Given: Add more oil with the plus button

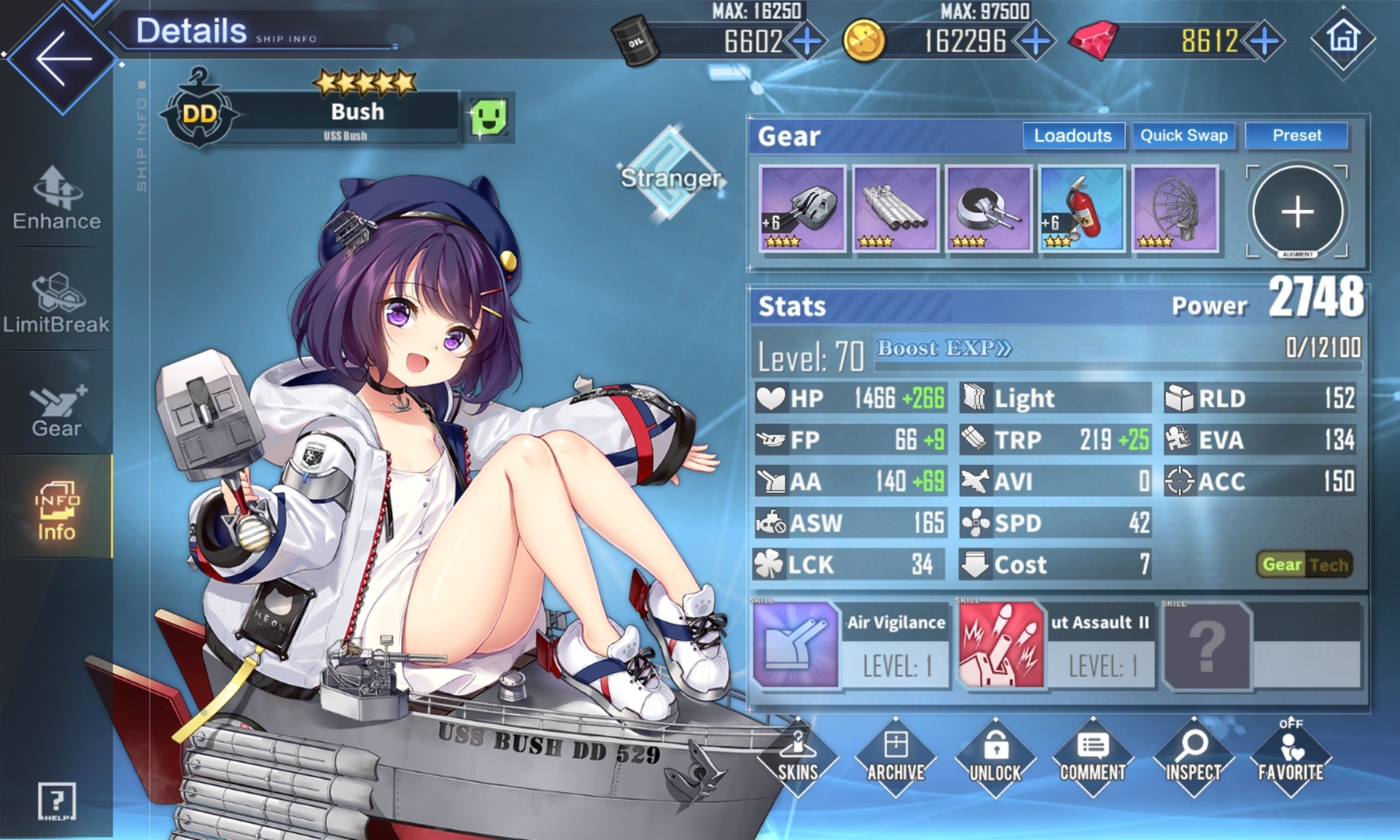Looking at the screenshot, I should coord(807,42).
